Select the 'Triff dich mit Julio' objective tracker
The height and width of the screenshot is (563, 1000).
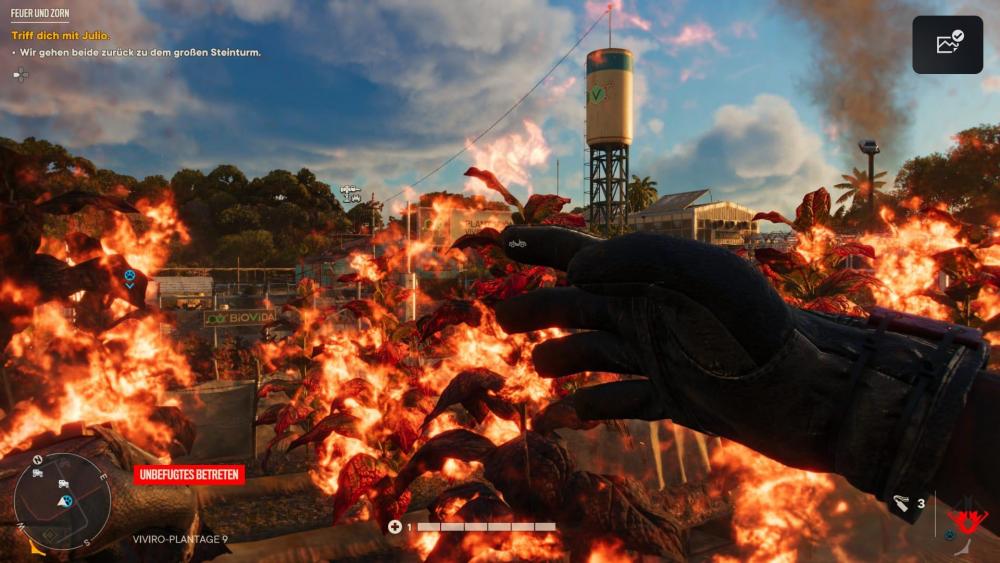click(x=59, y=35)
